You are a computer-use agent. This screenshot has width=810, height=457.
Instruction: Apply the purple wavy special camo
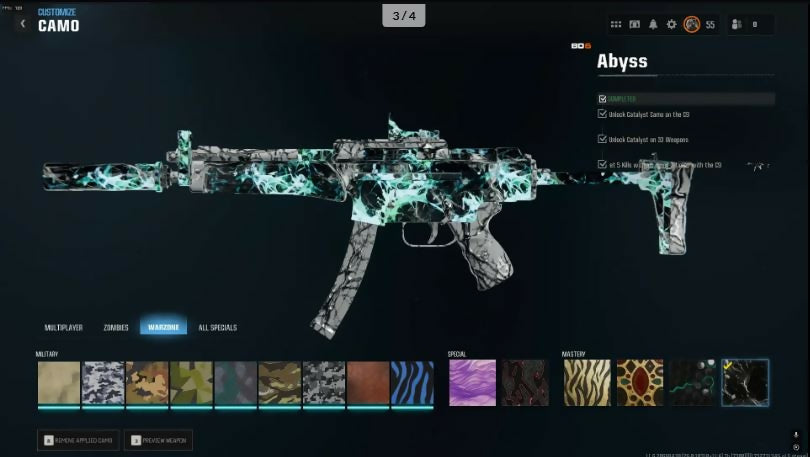click(472, 383)
